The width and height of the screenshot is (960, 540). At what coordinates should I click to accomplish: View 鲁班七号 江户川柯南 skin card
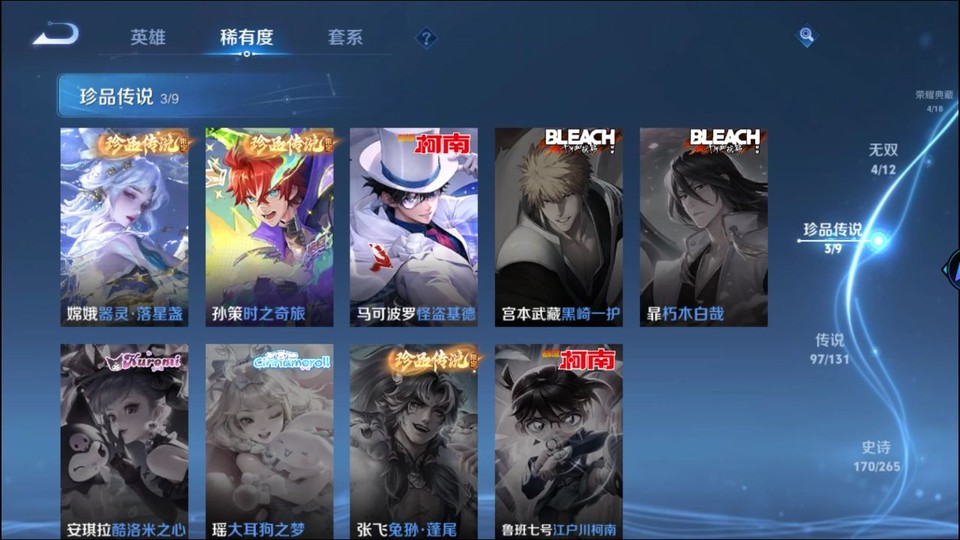pos(558,442)
